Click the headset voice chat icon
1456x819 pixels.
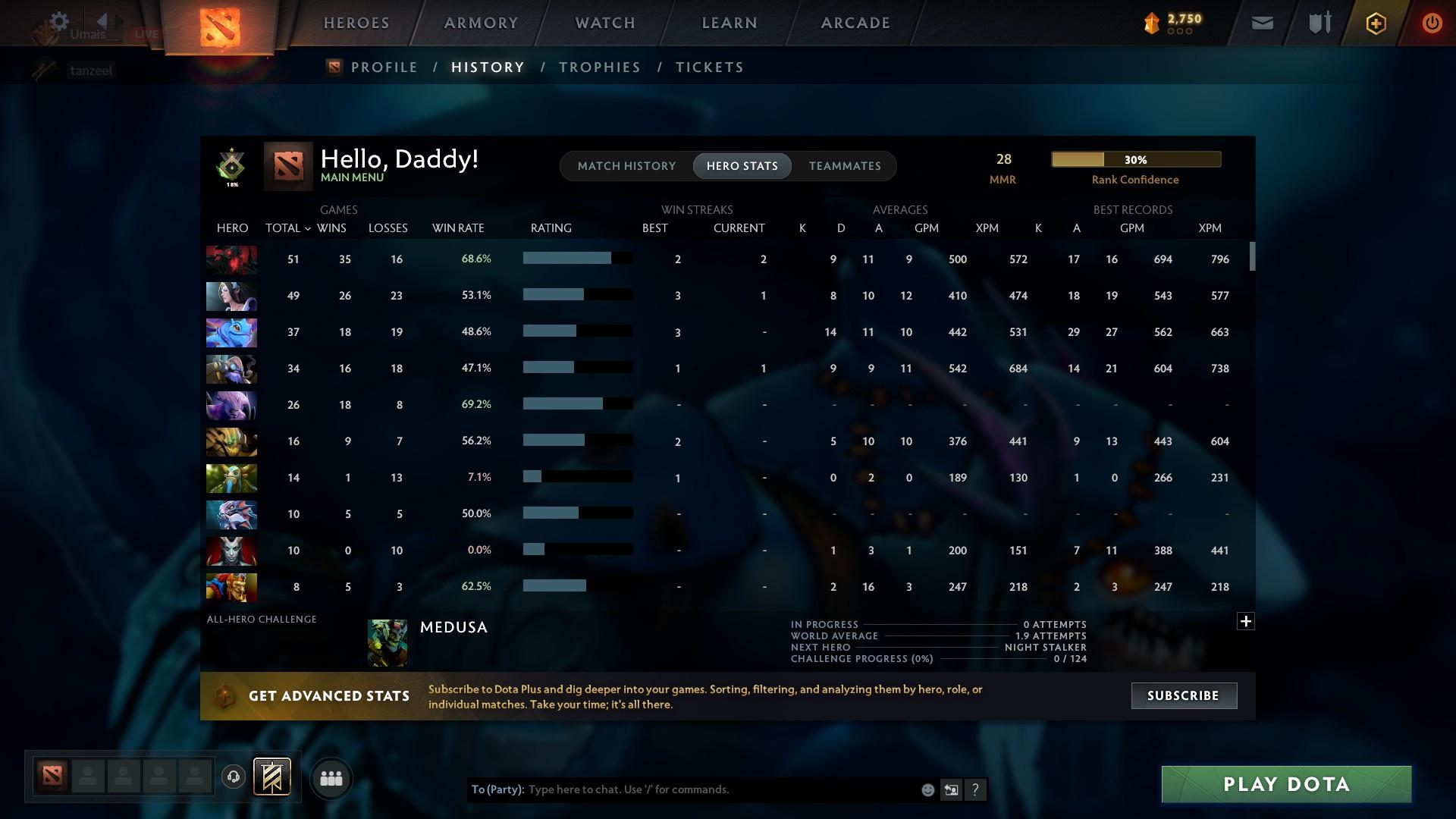[233, 777]
